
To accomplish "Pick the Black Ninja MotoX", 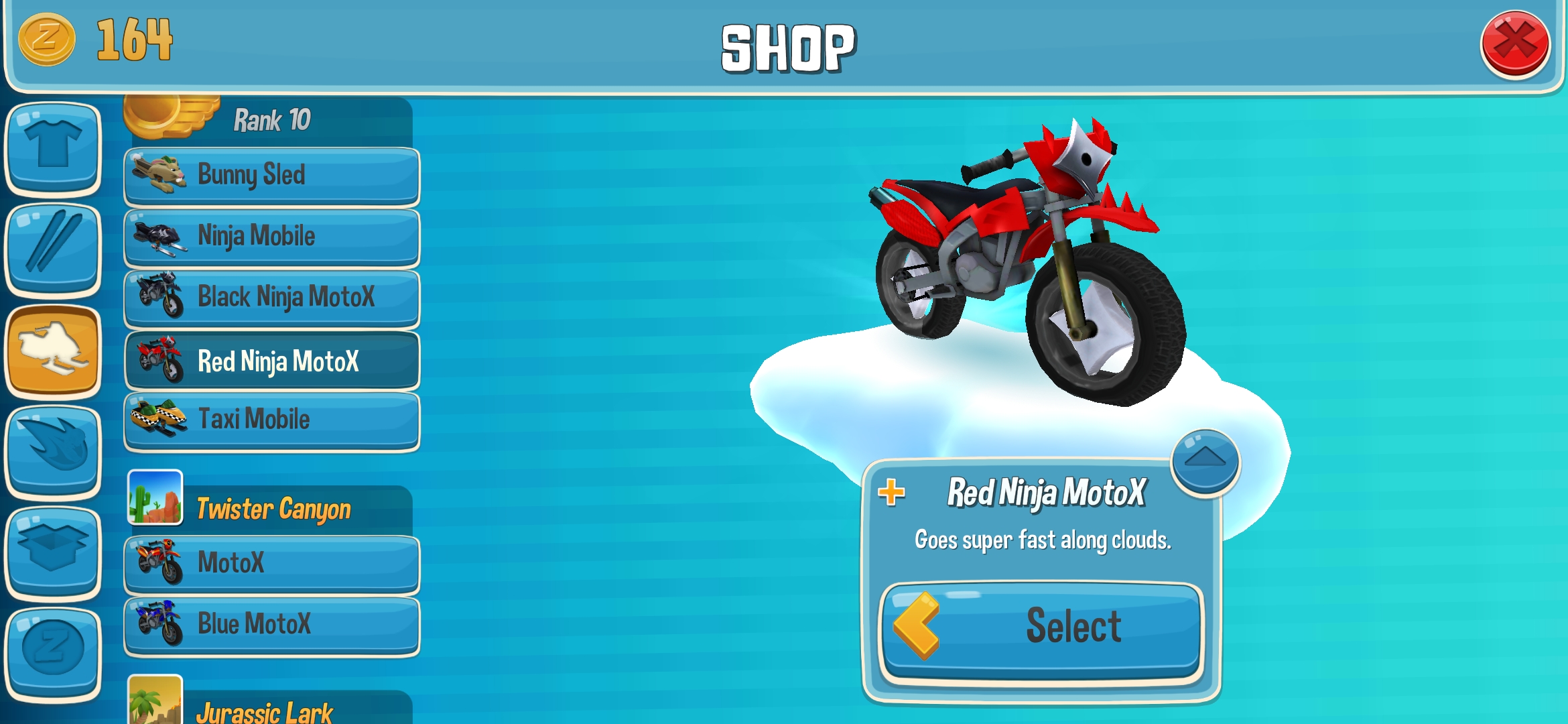I will pos(271,298).
